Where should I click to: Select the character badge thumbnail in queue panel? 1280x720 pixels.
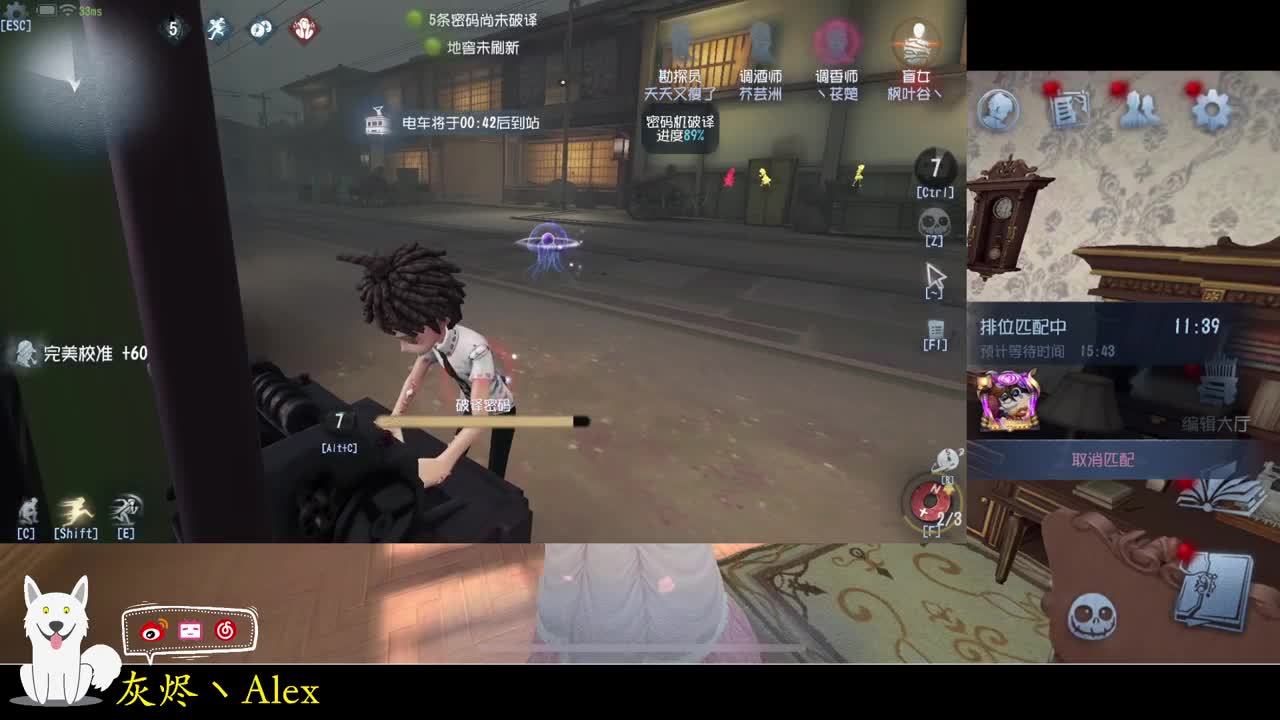1008,396
